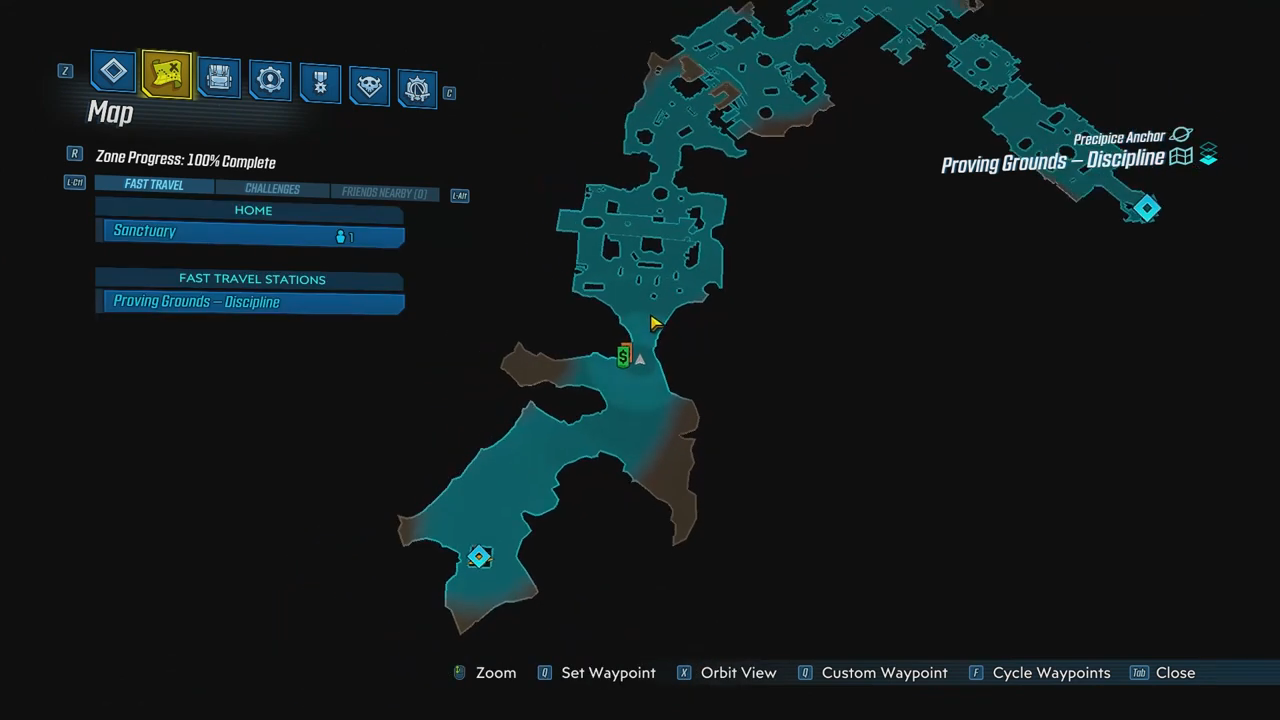Open the Friends Nearby (0) tab
Viewport: 1280px width, 720px height.
point(384,193)
